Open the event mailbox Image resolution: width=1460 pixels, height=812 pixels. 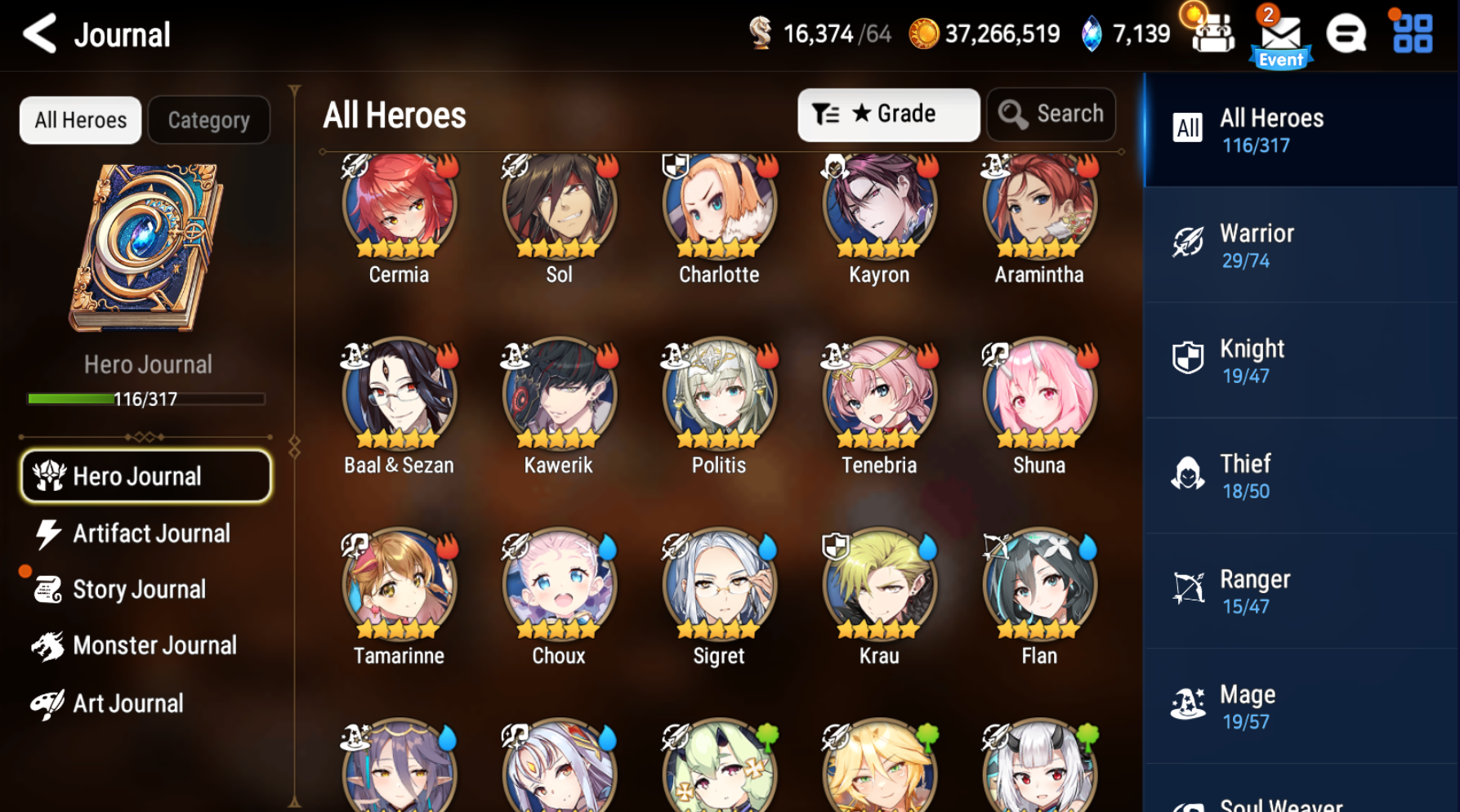[x=1281, y=34]
